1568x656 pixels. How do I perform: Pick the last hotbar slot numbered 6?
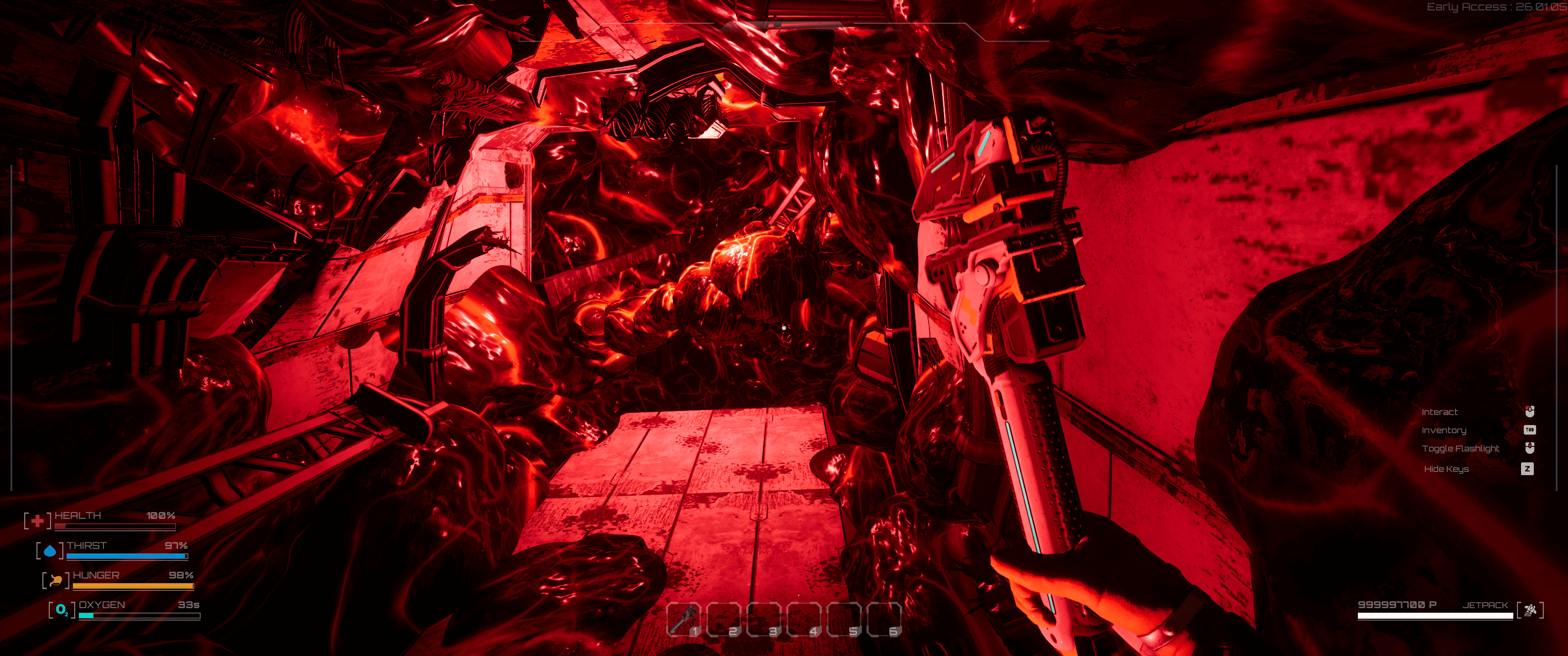884,619
